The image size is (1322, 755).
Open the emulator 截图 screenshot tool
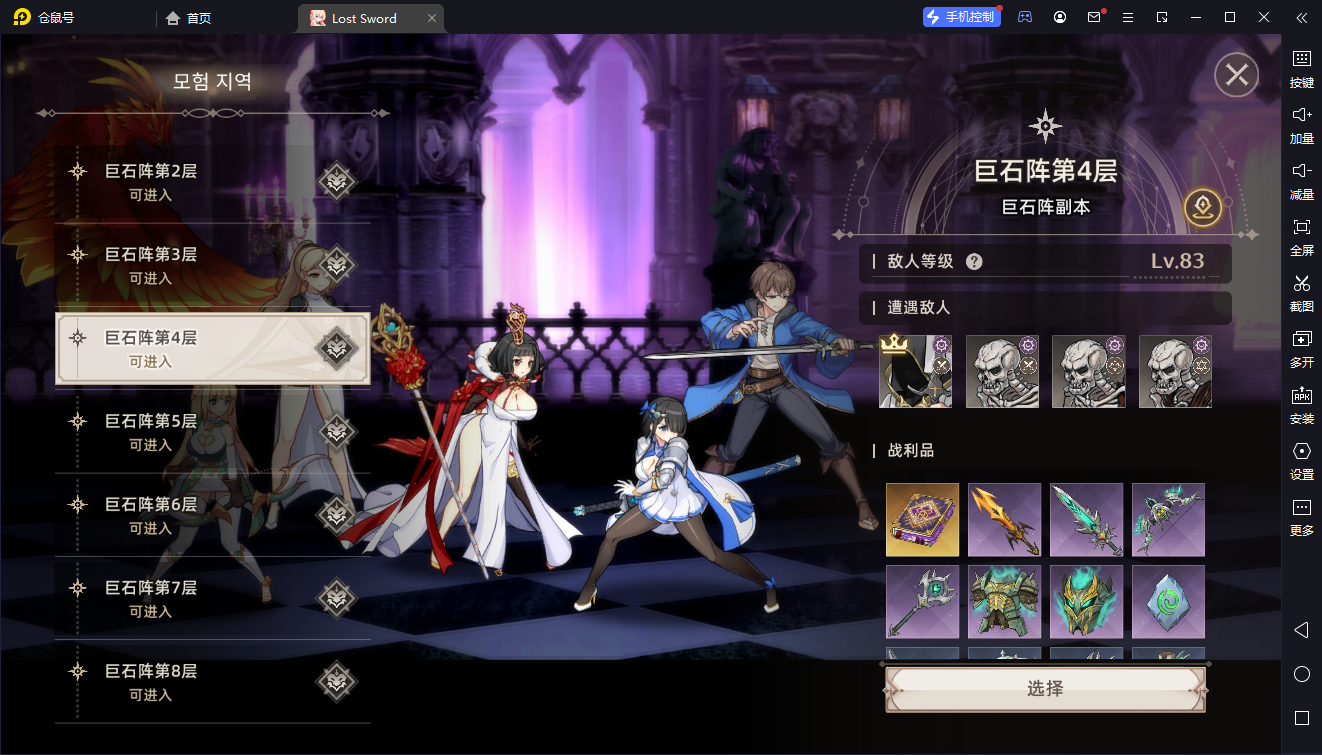pyautogui.click(x=1301, y=291)
